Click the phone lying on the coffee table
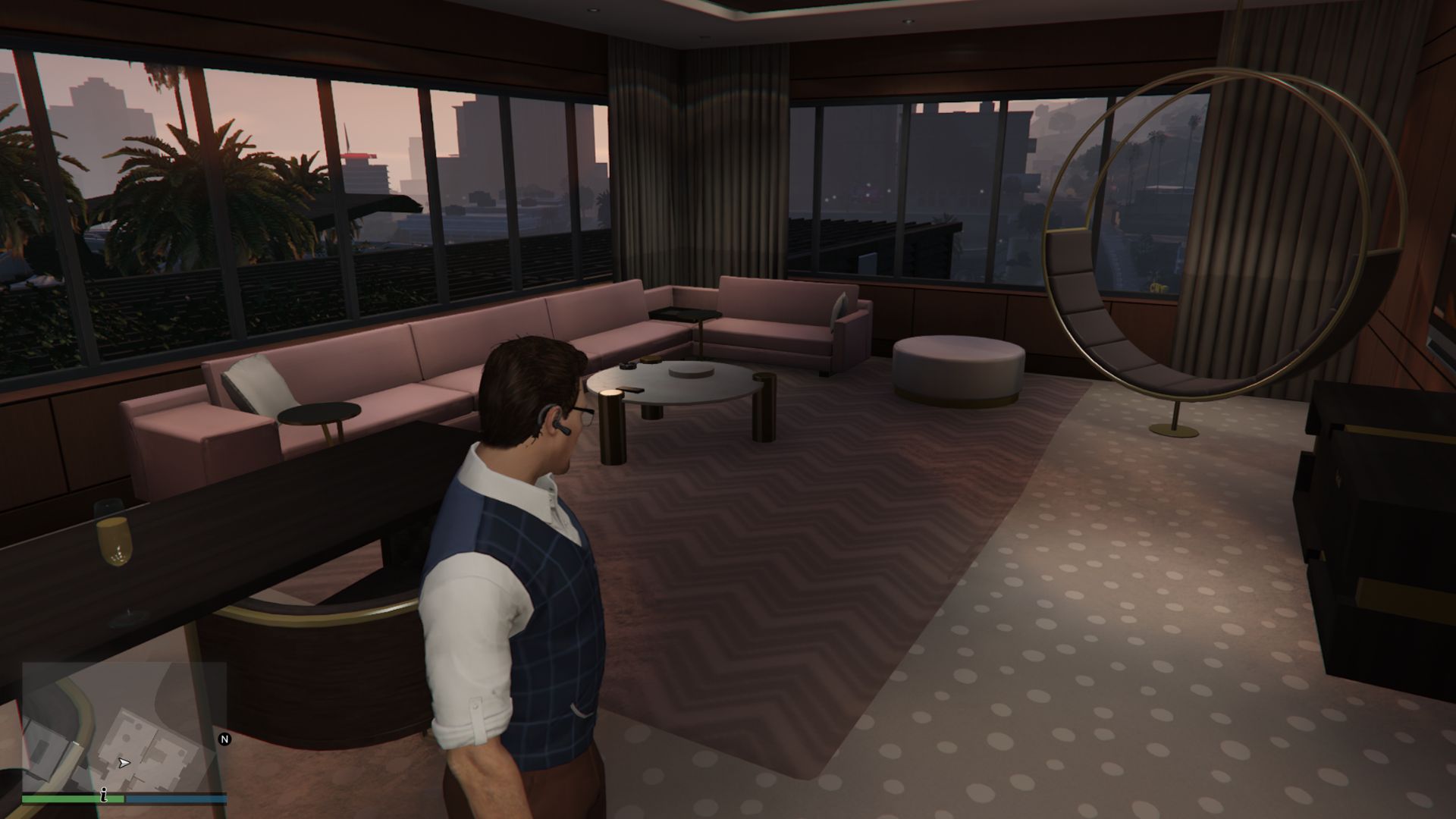 coord(631,390)
